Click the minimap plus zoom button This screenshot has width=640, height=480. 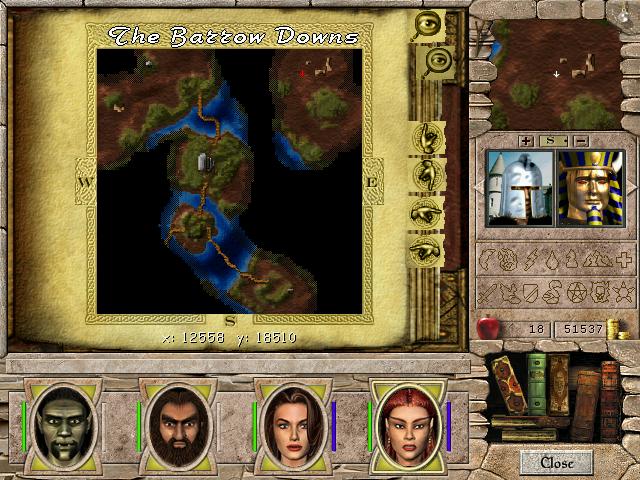tap(526, 140)
